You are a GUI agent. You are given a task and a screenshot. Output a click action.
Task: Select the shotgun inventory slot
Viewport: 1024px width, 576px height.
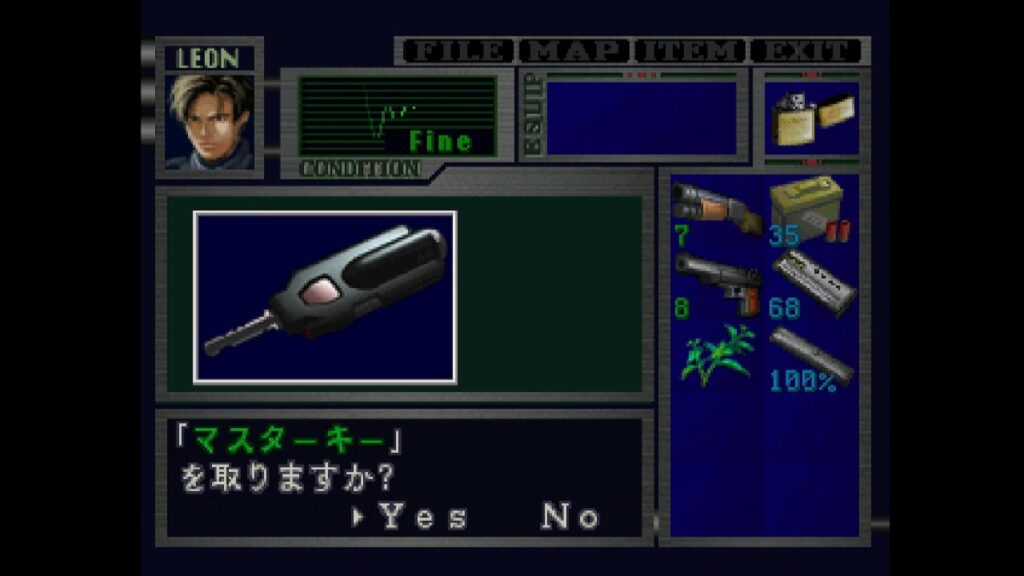[716, 210]
